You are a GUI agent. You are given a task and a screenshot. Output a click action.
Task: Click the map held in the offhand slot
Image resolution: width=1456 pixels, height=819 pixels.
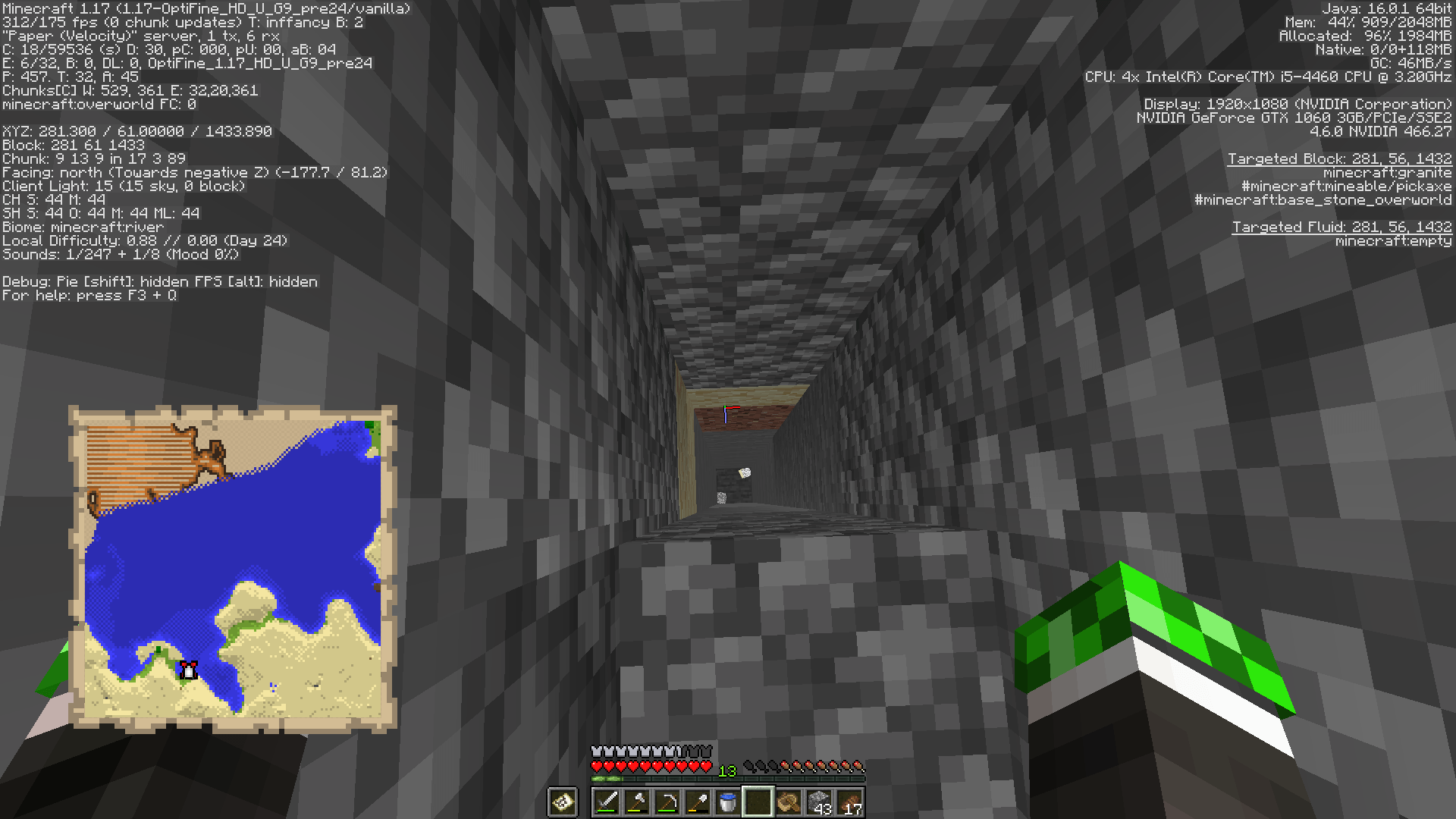(563, 801)
